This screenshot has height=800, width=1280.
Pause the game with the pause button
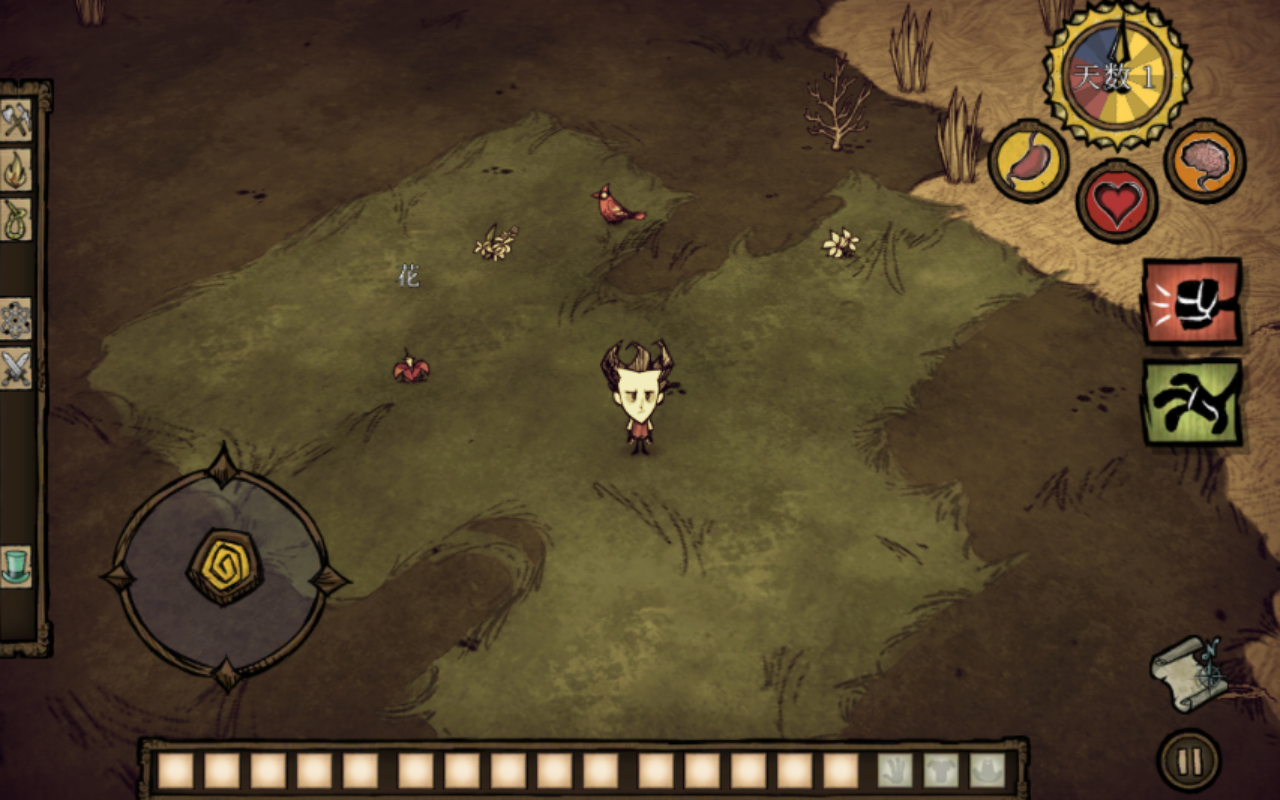(x=1189, y=761)
